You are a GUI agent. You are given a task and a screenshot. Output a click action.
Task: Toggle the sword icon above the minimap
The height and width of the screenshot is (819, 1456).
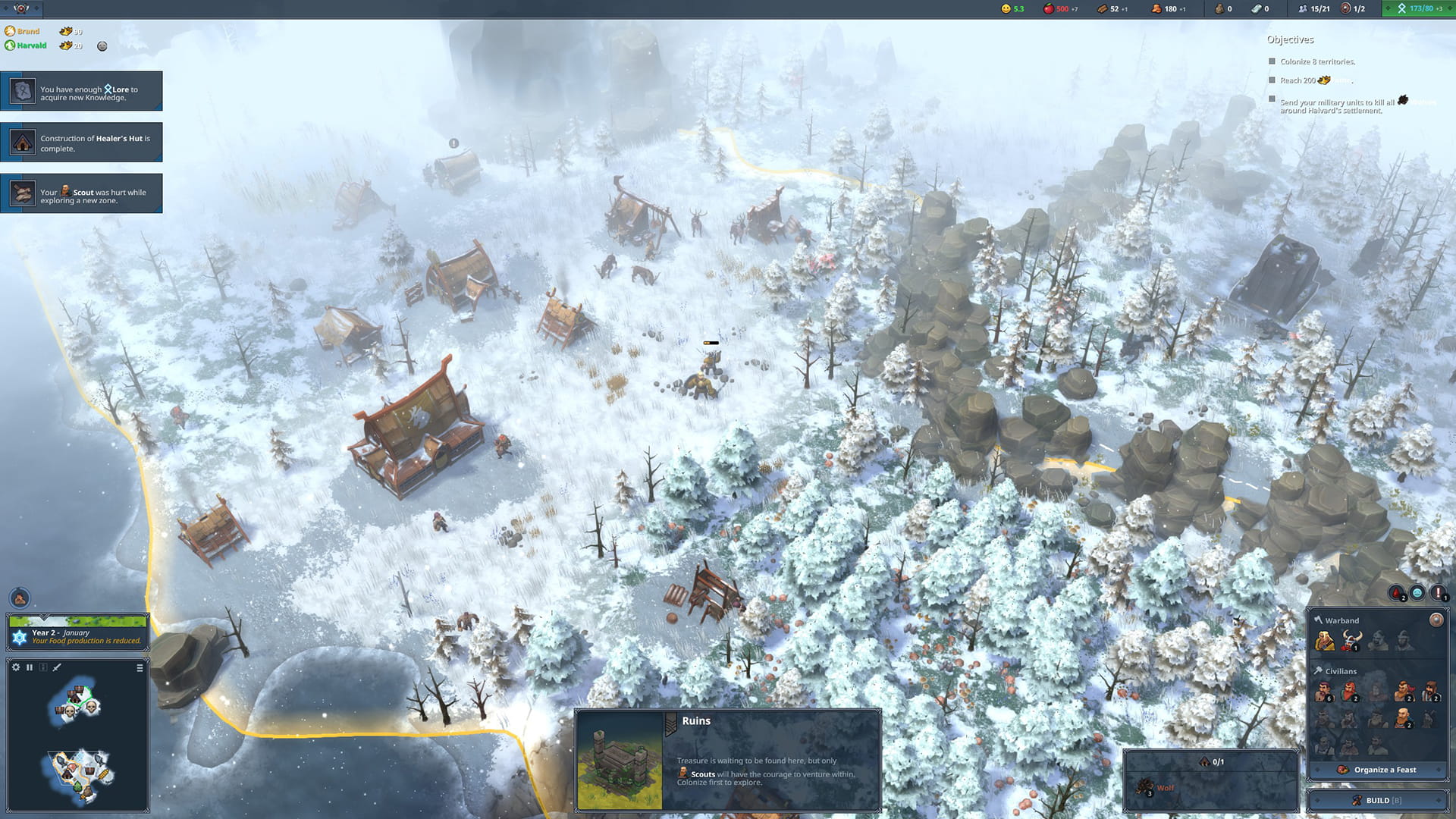(57, 667)
